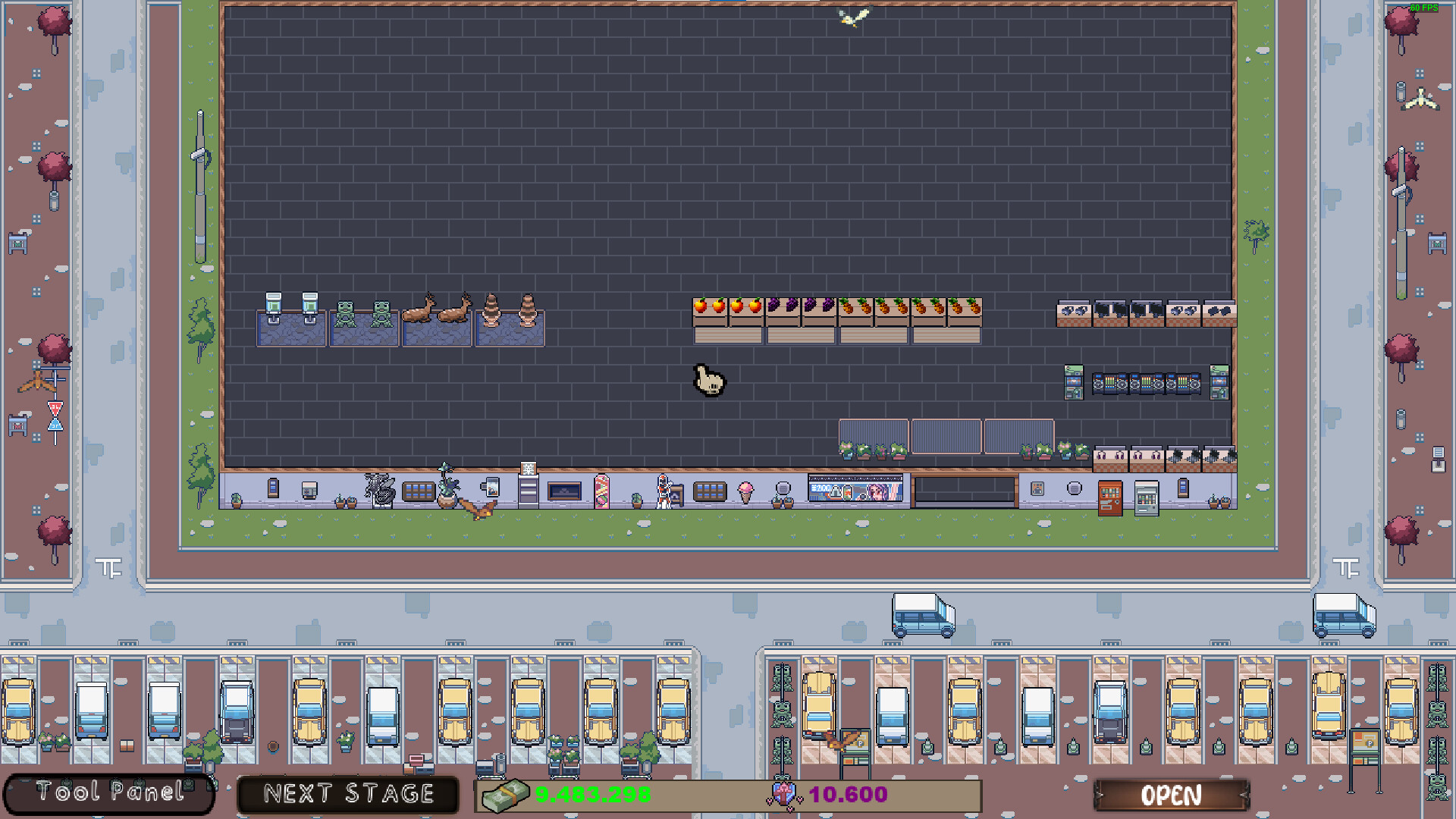The image size is (1456, 819).
Task: Click the popsicle advertising sign
Action: click(601, 491)
